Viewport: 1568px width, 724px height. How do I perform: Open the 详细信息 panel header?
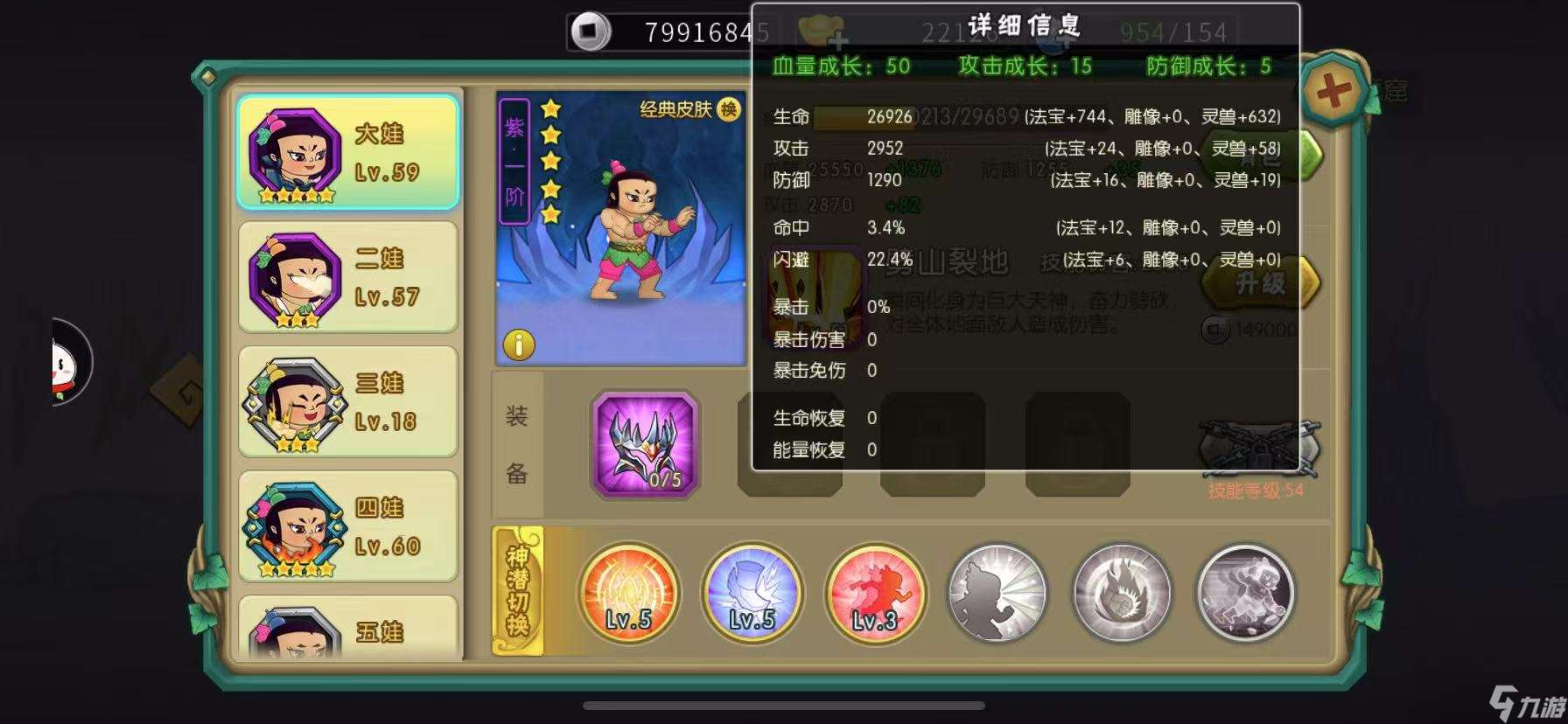[1025, 24]
